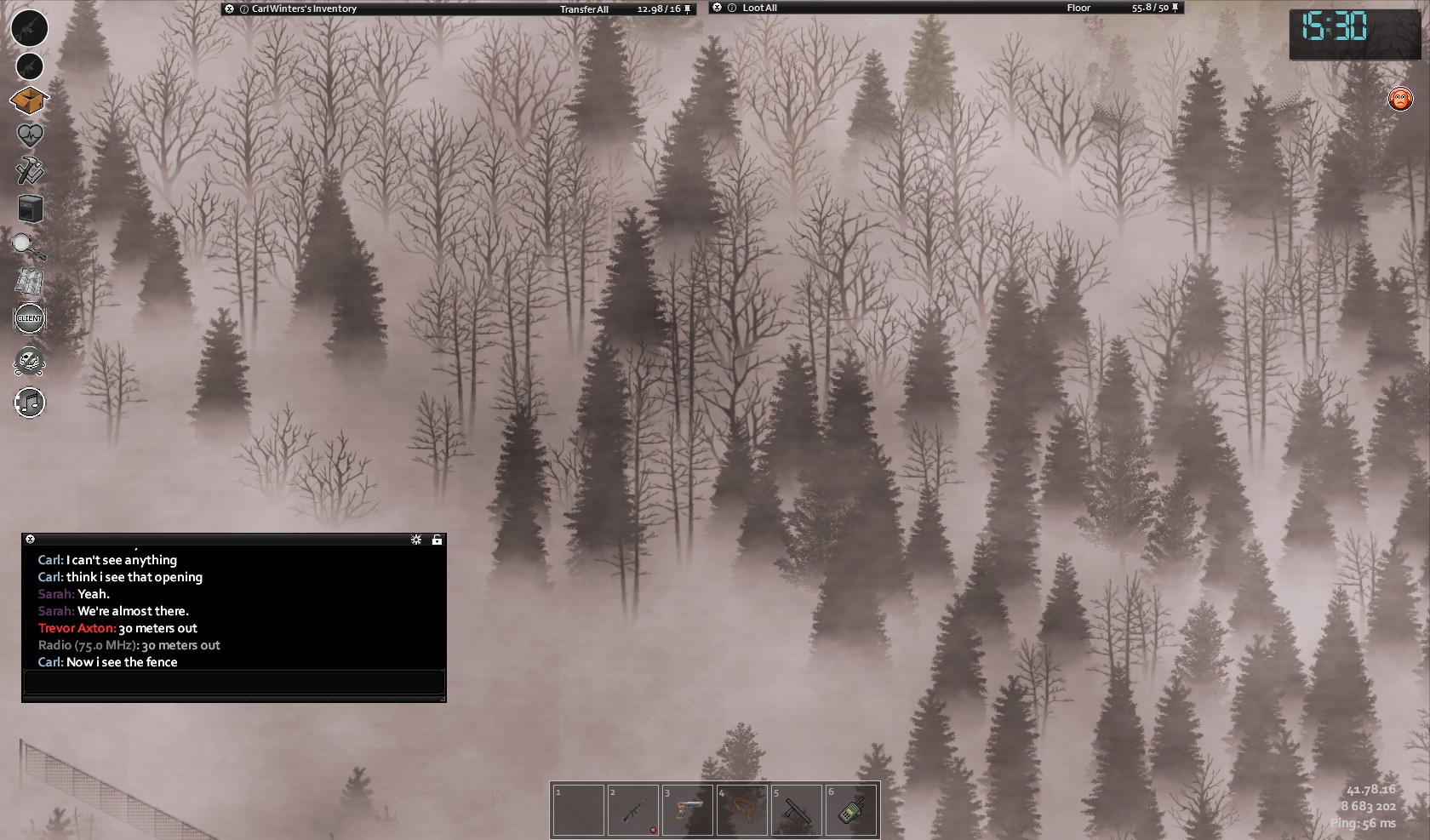Click Transfer All in inventory header
Image resolution: width=1430 pixels, height=840 pixels.
point(584,9)
